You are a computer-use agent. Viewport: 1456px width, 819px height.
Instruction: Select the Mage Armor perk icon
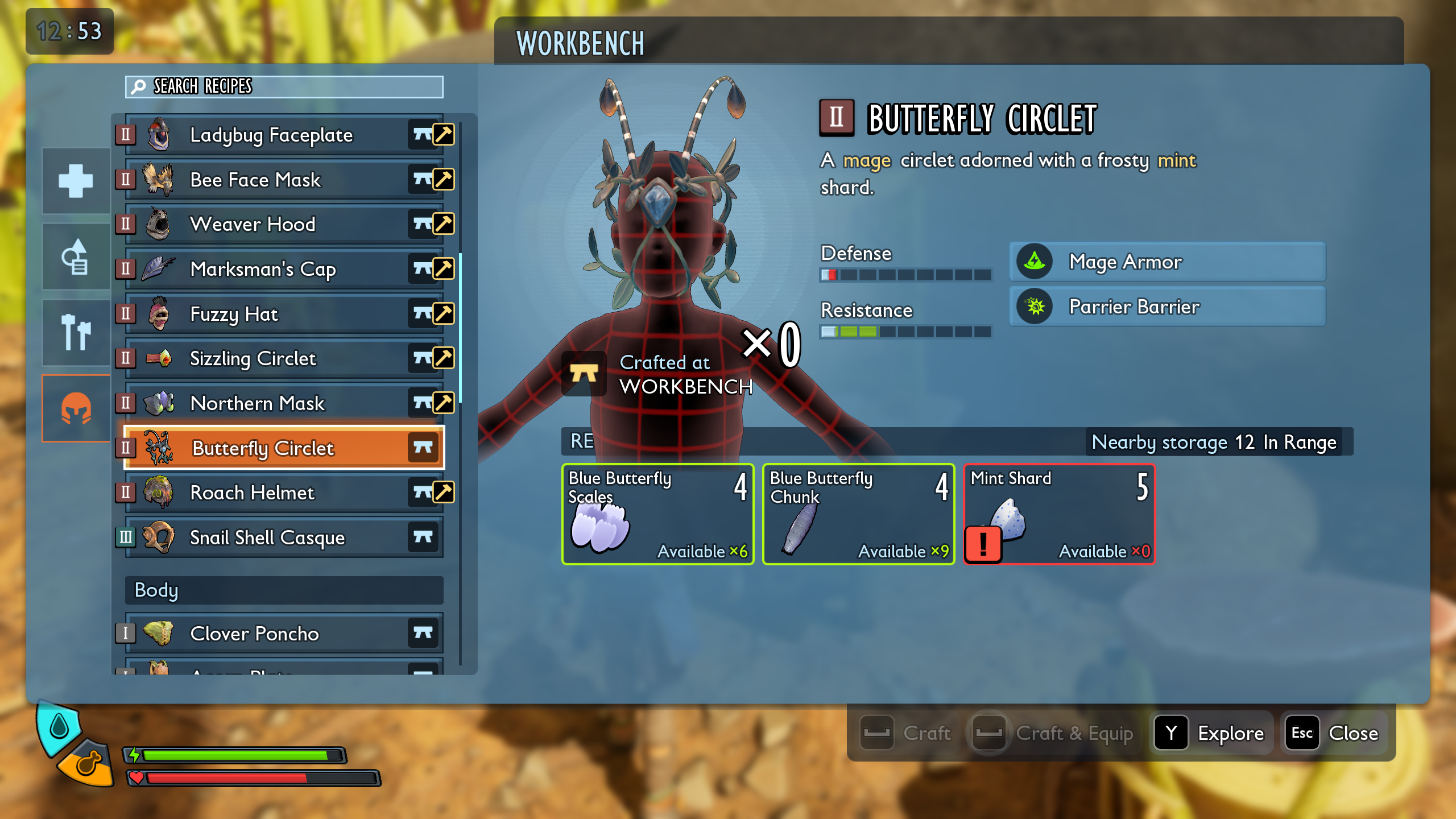click(1035, 262)
